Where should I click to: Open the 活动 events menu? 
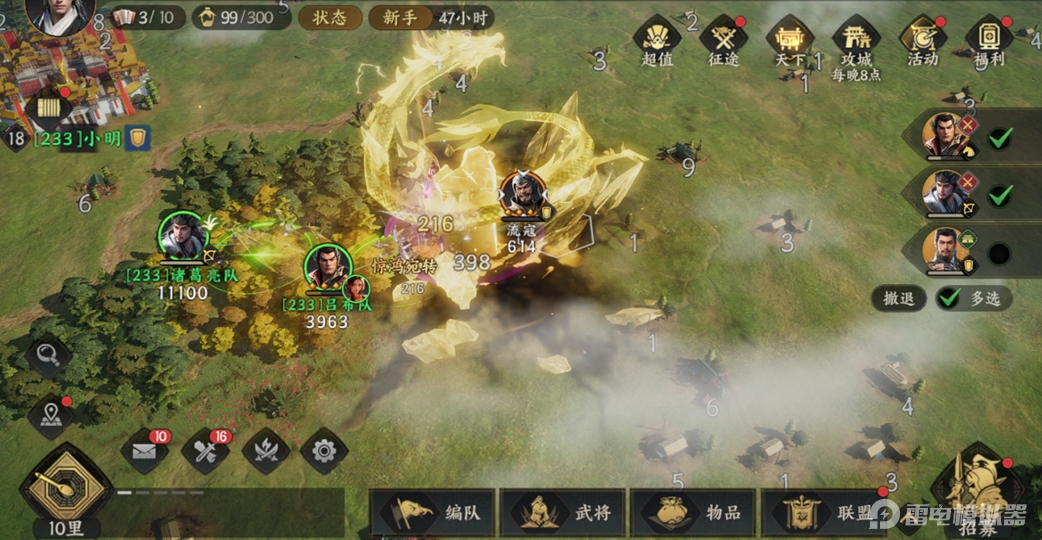pos(923,40)
